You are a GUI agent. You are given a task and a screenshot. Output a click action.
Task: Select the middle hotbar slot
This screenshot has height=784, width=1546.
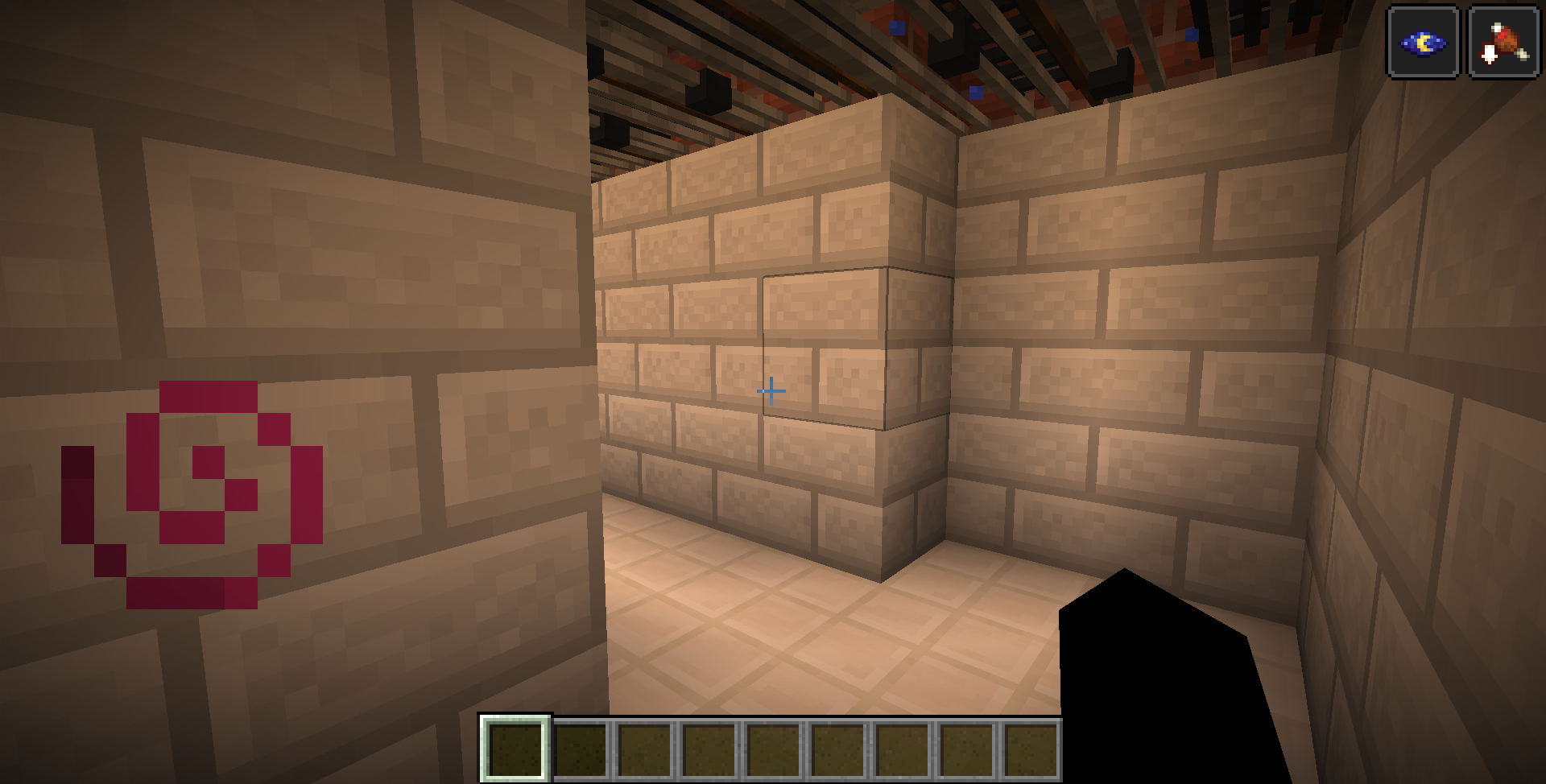[774, 748]
